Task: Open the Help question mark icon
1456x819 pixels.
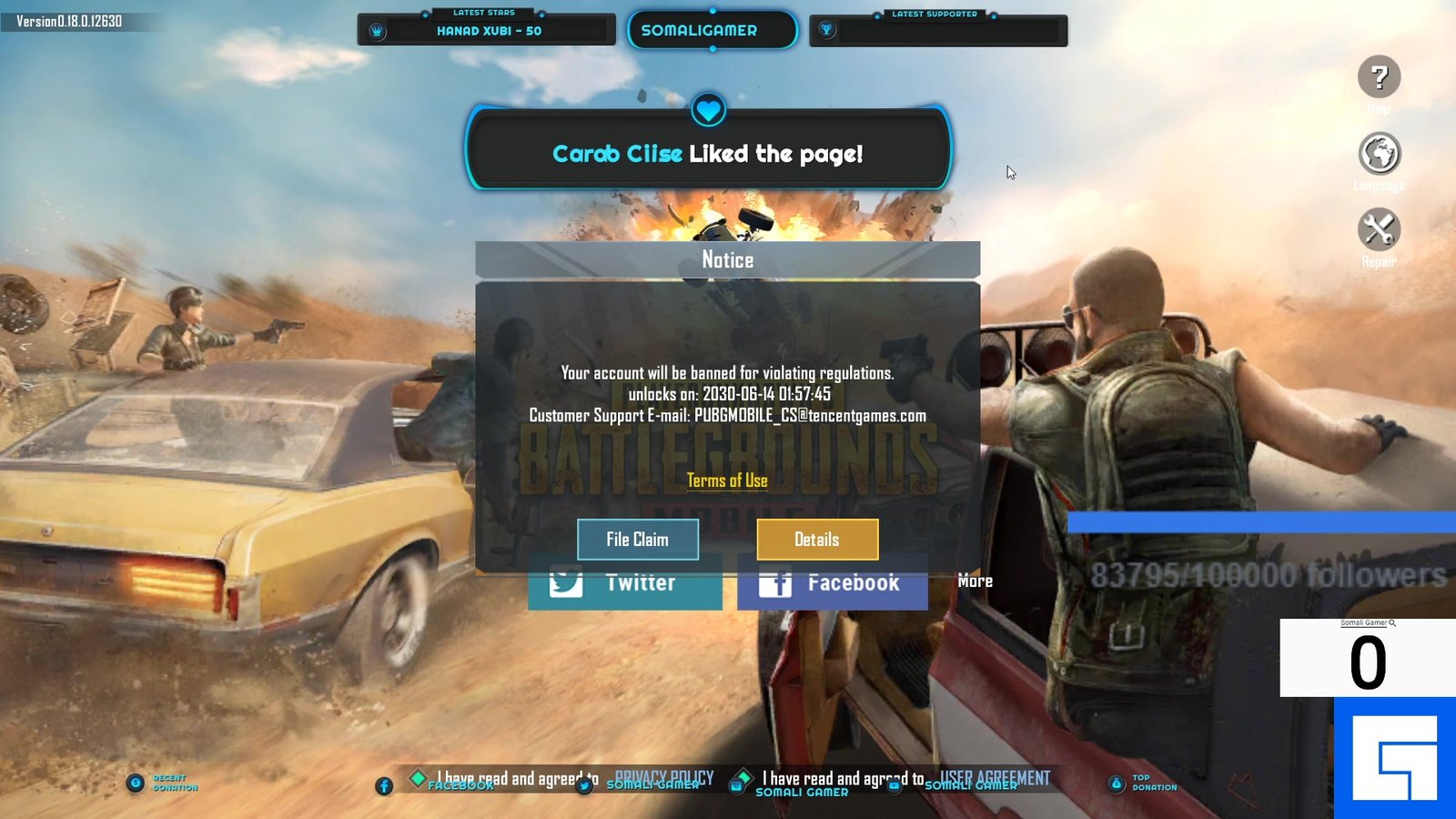Action: pyautogui.click(x=1379, y=77)
